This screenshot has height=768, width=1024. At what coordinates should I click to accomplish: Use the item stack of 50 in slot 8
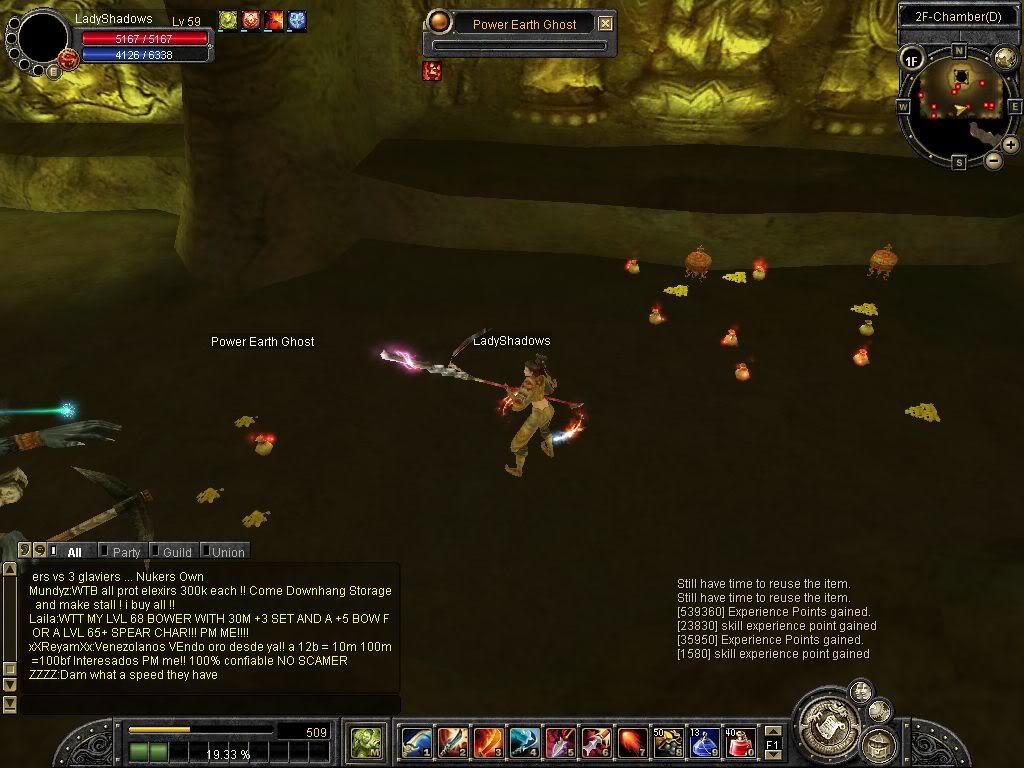click(x=668, y=743)
